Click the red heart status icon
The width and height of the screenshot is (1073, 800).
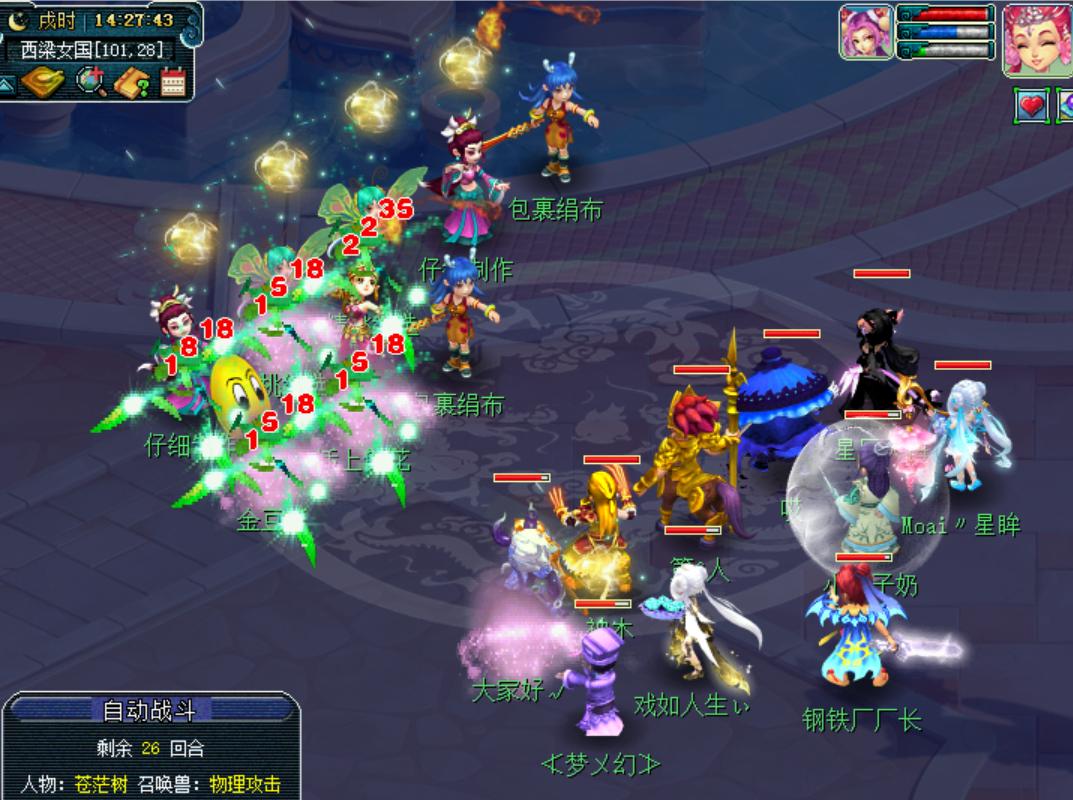(1030, 104)
